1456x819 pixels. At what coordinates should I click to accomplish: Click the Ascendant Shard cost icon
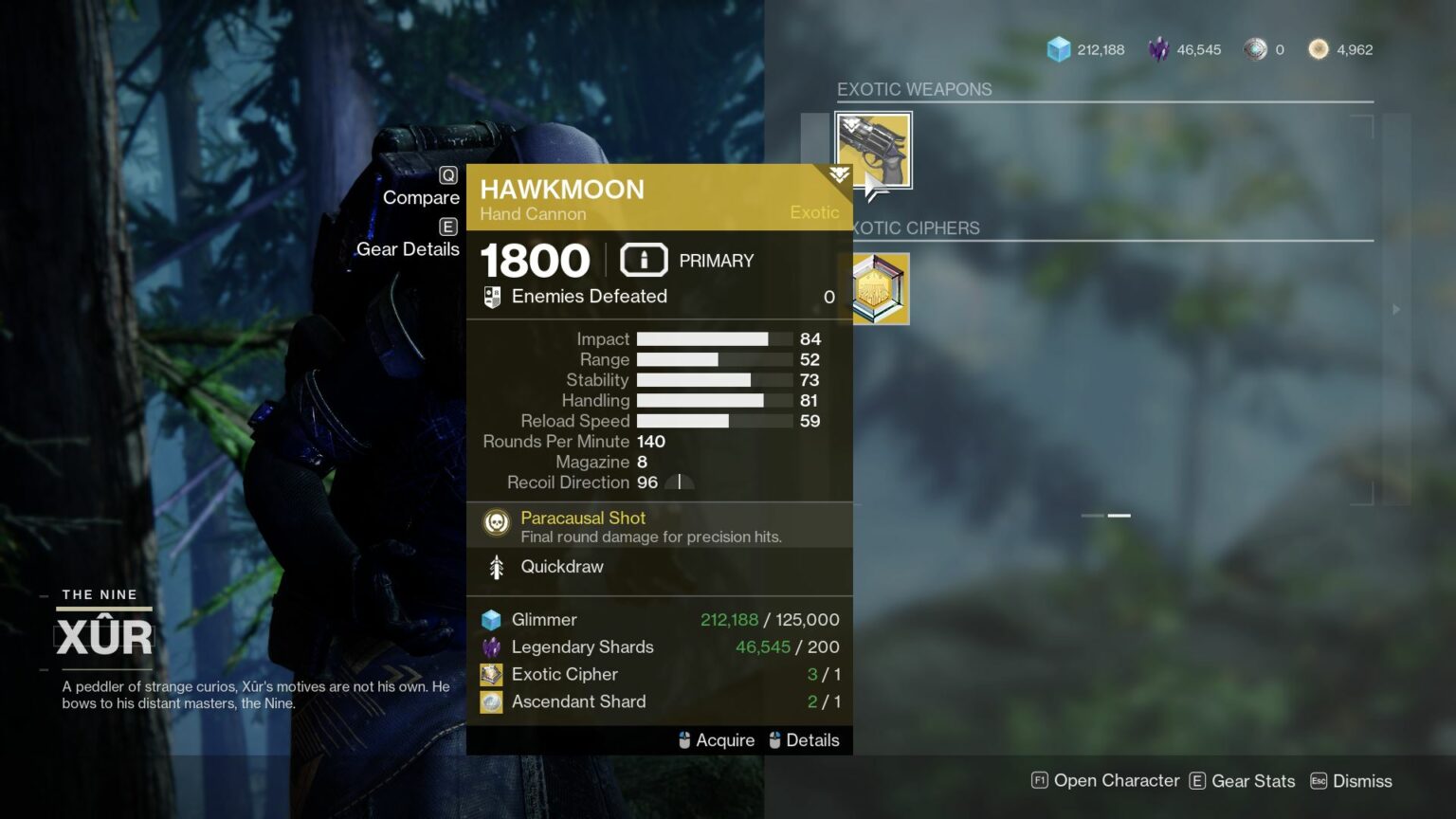coord(490,701)
